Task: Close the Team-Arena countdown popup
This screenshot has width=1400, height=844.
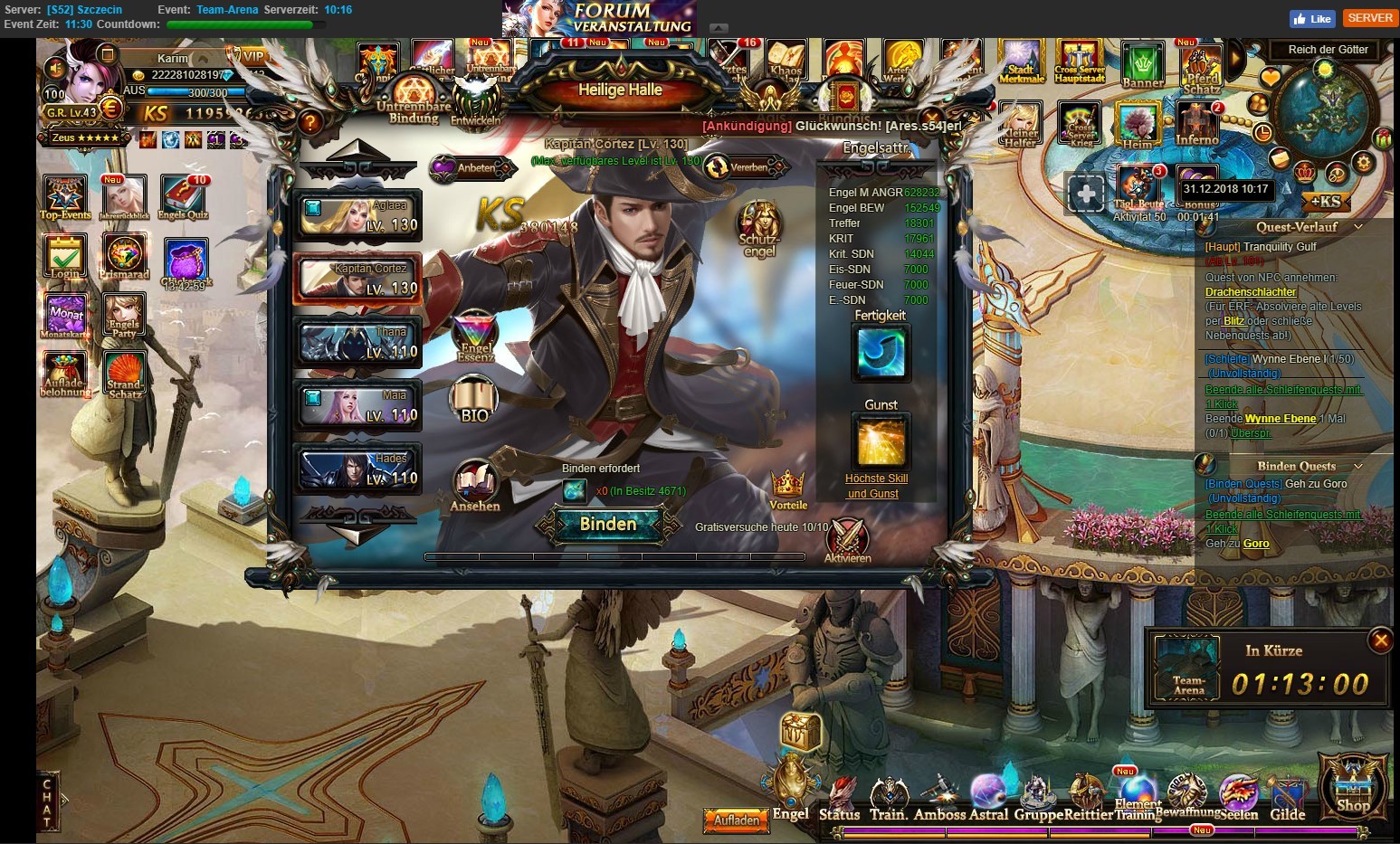Action: pos(1380,640)
